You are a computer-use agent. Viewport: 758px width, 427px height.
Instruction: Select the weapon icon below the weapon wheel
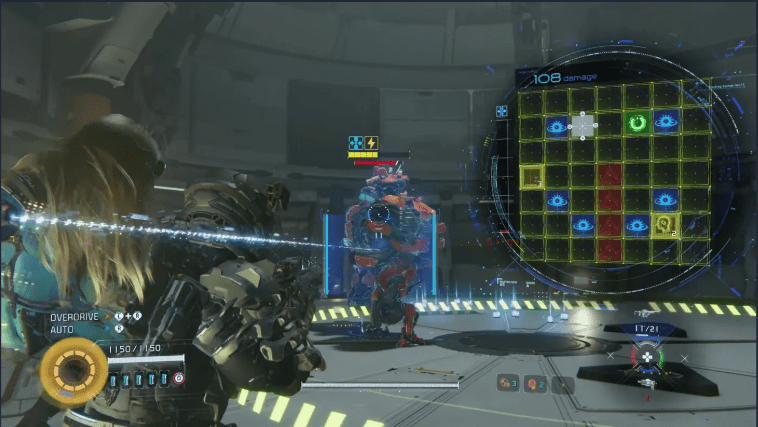(647, 384)
